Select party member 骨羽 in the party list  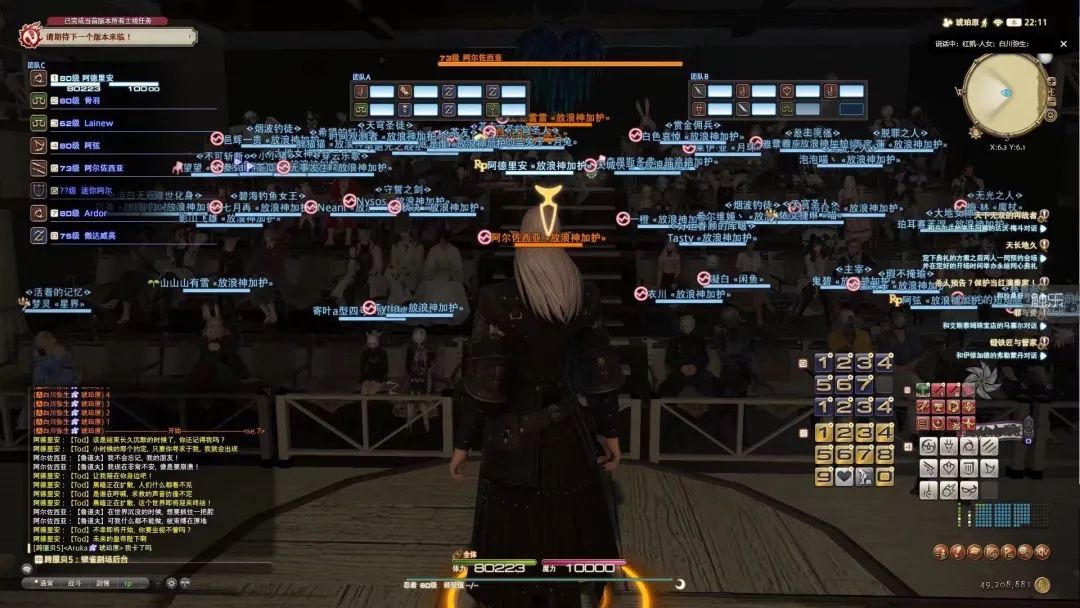92,100
